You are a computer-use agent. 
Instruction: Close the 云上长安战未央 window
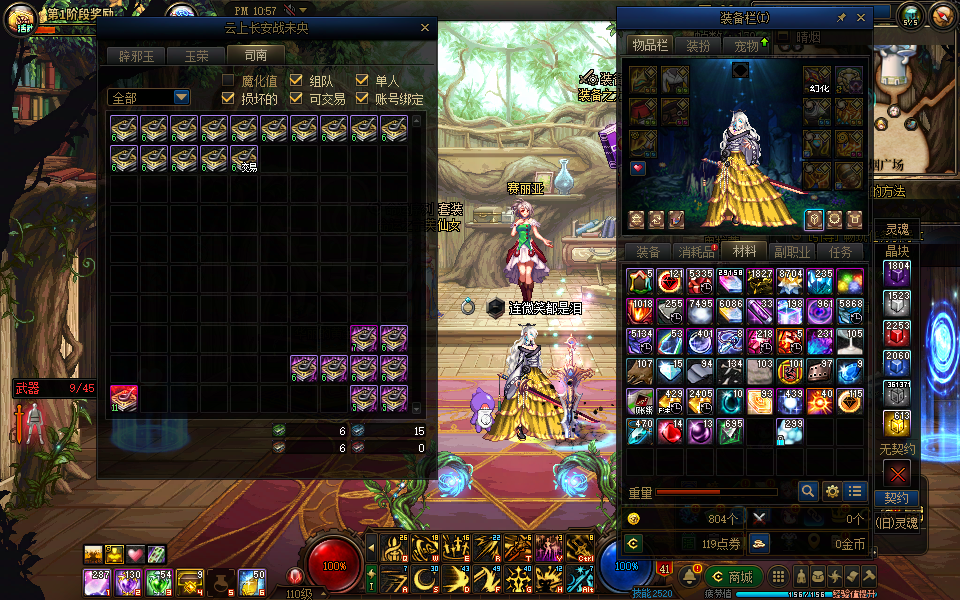(424, 29)
